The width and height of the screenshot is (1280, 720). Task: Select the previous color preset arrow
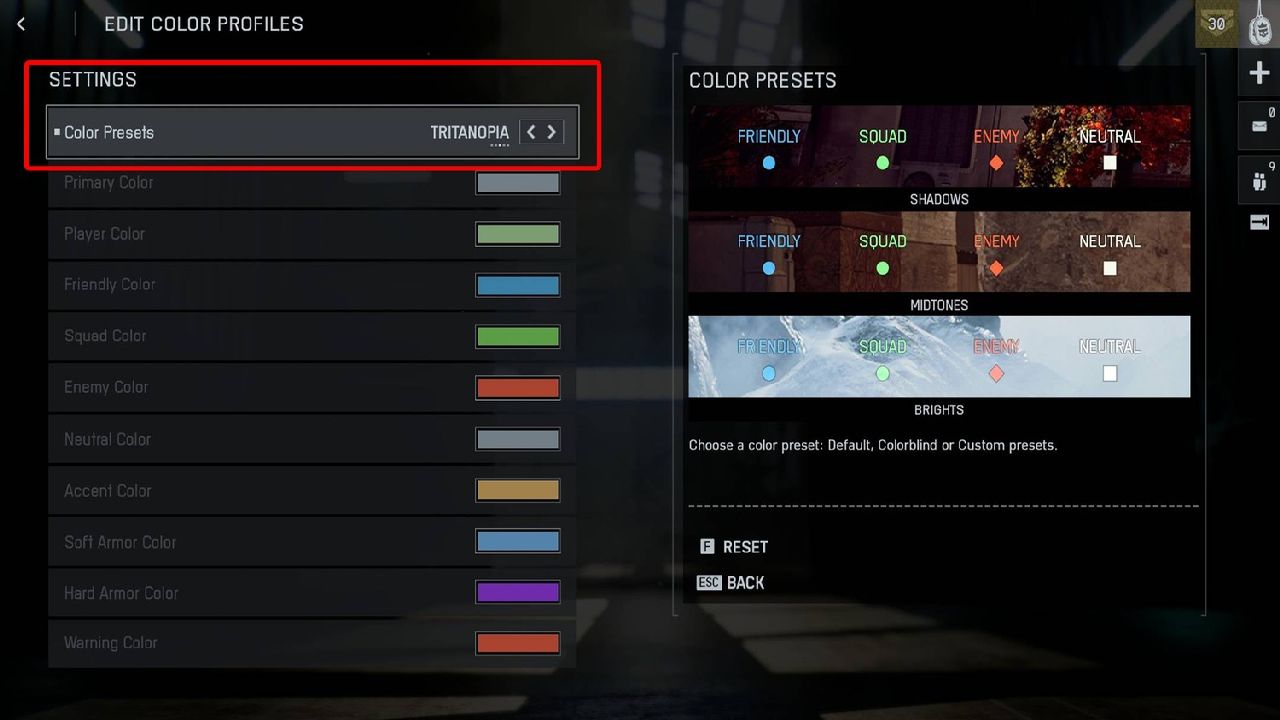[532, 132]
